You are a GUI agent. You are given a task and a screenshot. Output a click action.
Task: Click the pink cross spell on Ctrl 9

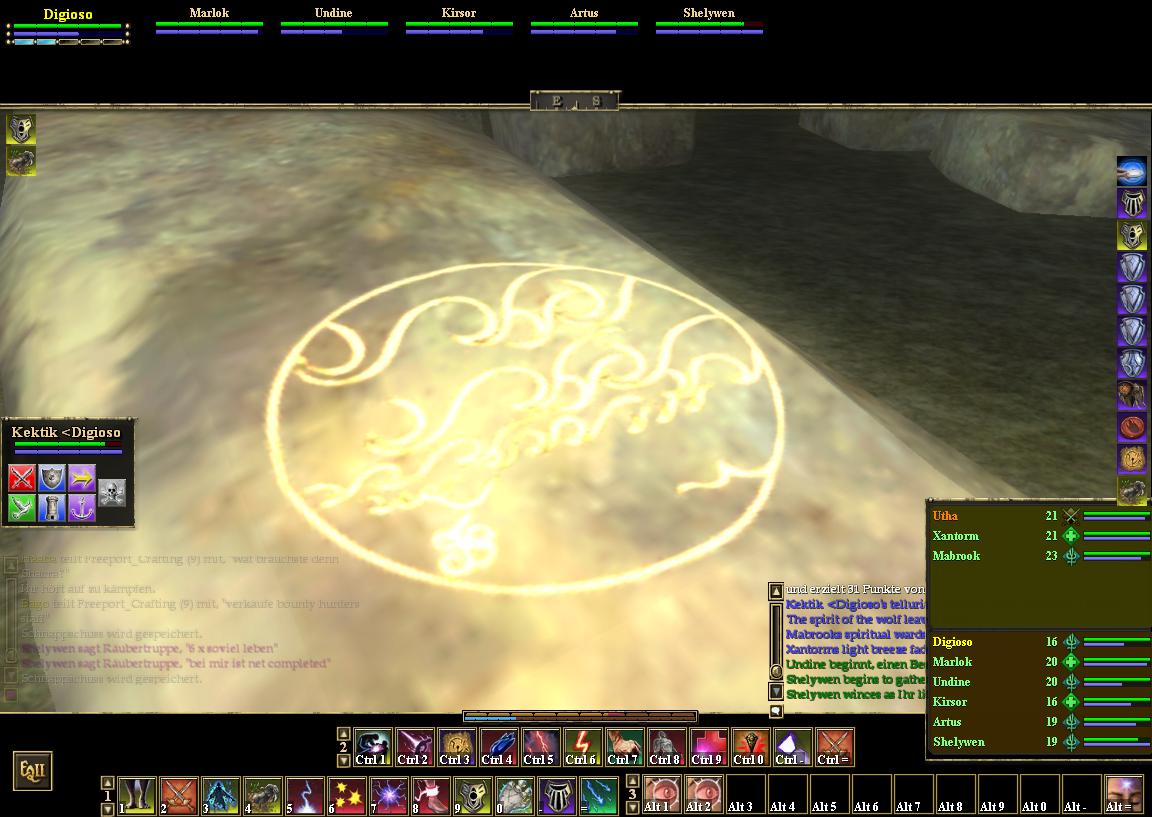pyautogui.click(x=708, y=747)
